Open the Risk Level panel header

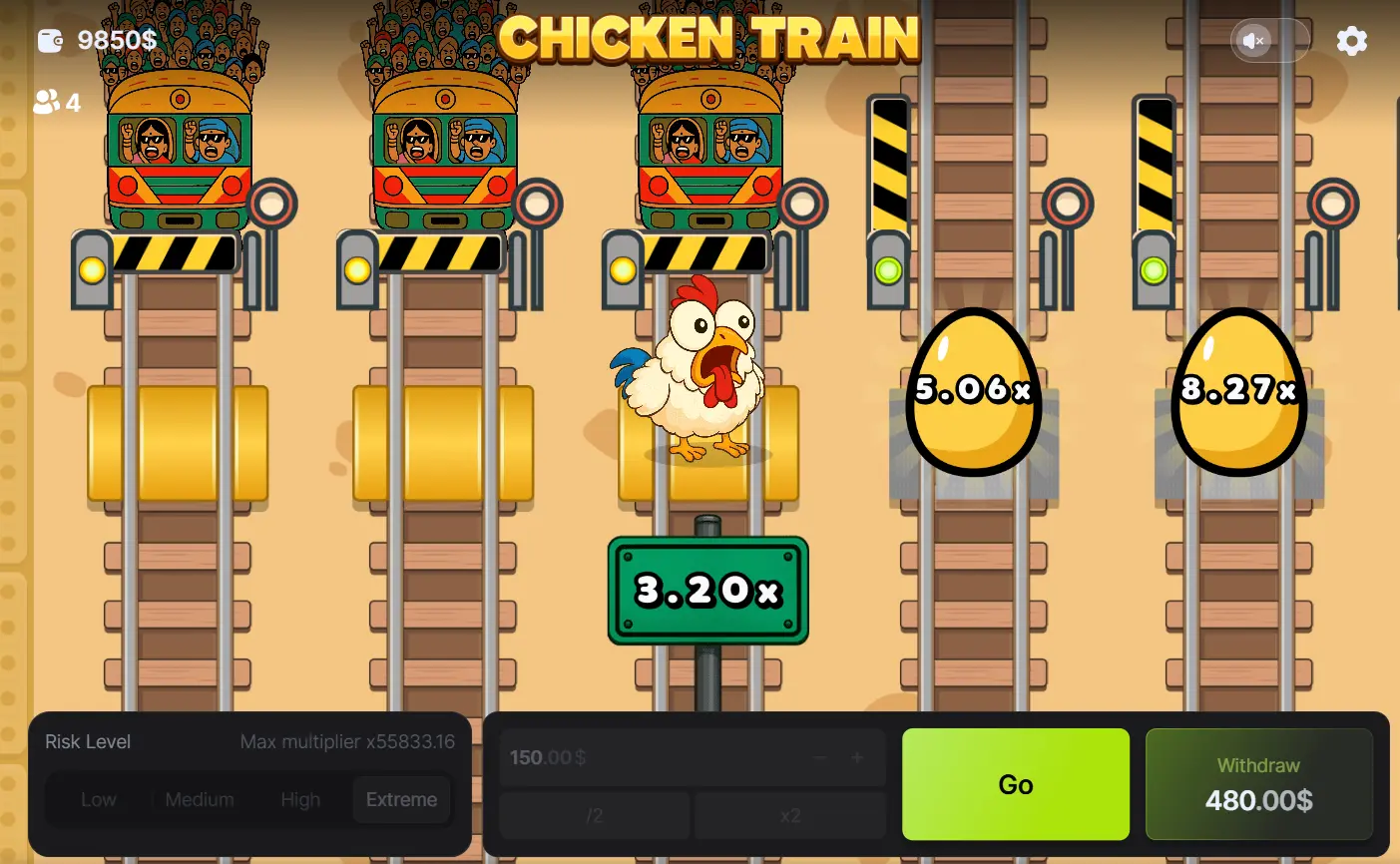click(88, 741)
